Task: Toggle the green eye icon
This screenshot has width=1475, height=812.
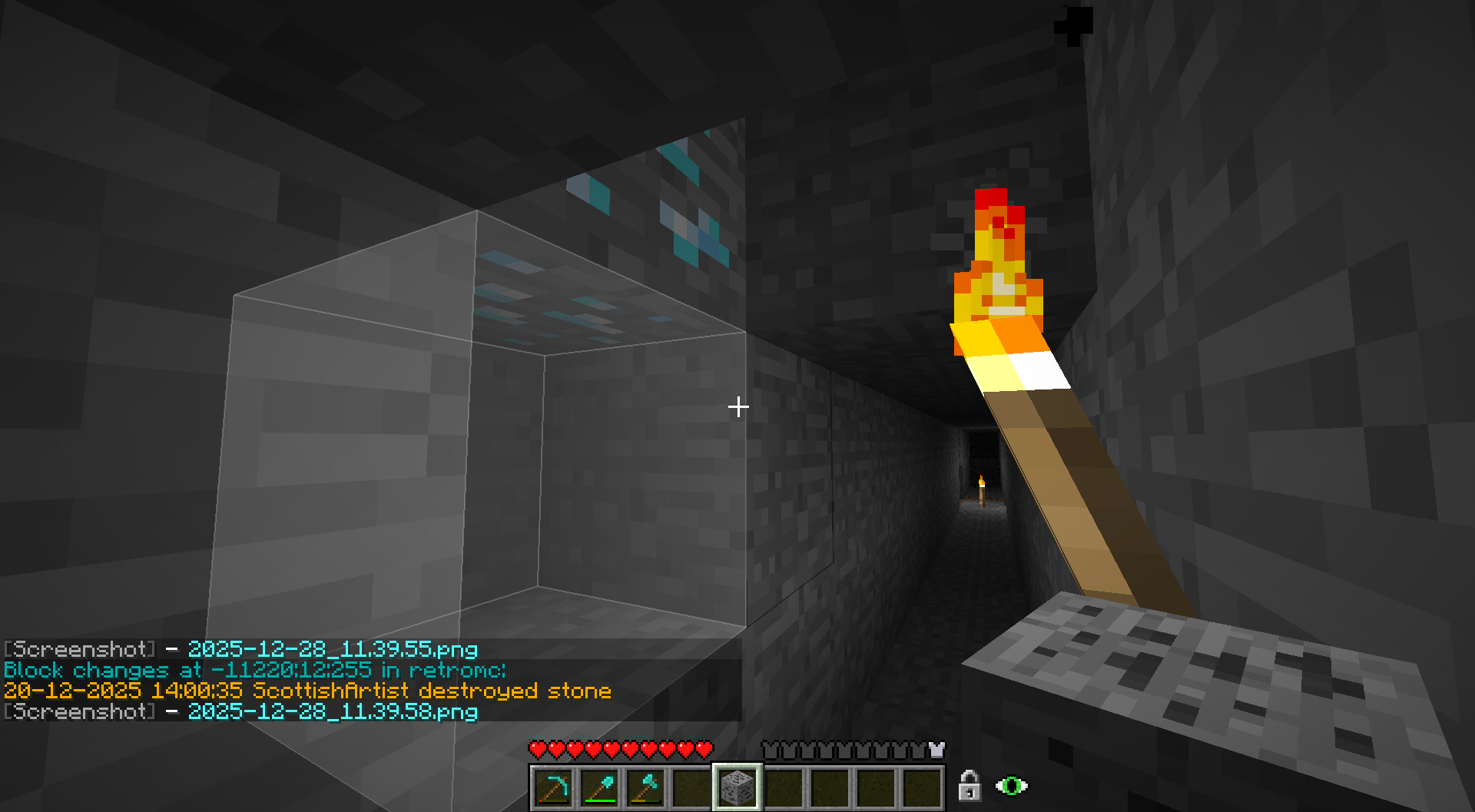Action: coord(1011,786)
